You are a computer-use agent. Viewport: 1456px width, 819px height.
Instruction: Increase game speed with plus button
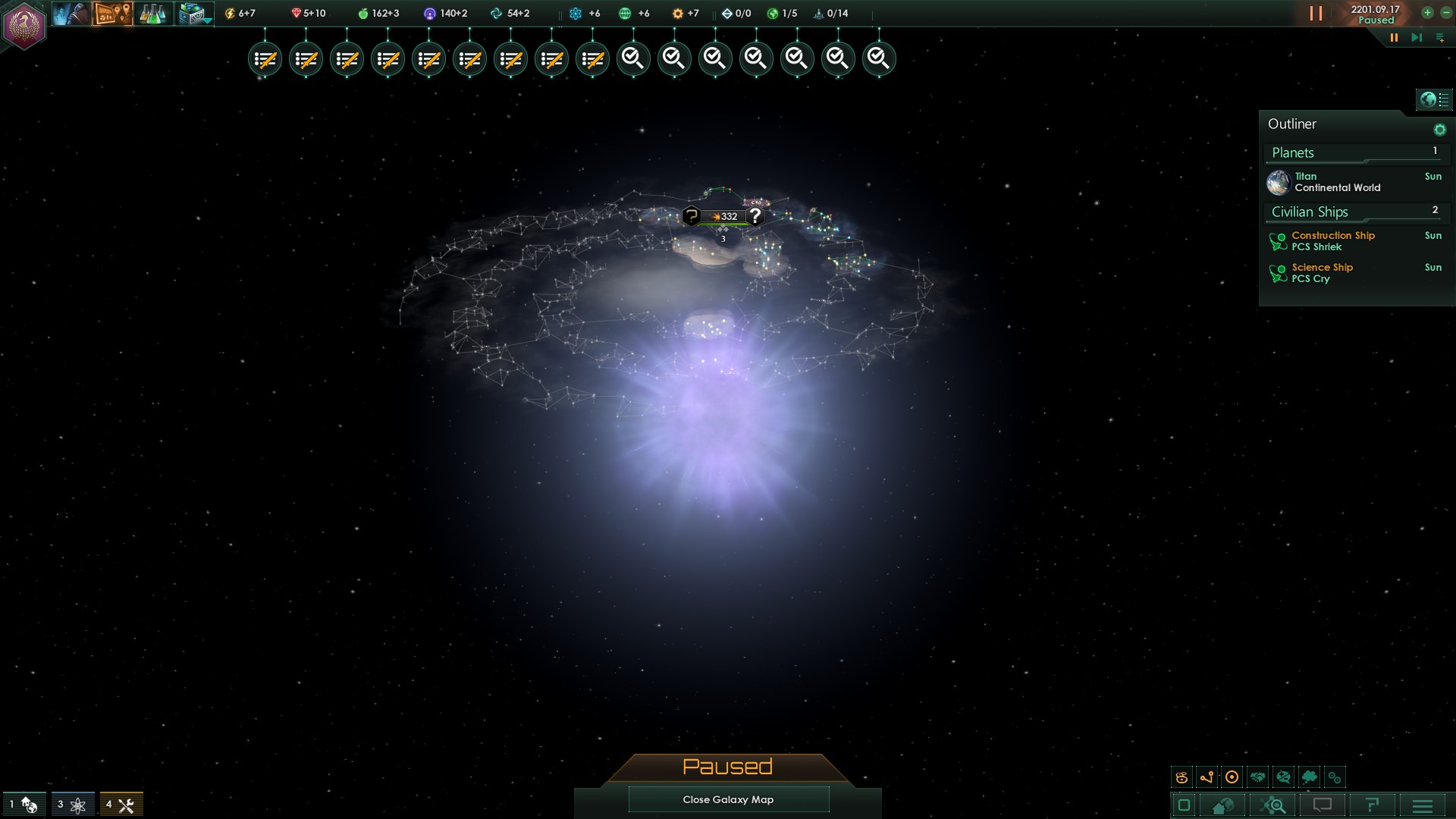pos(1427,13)
